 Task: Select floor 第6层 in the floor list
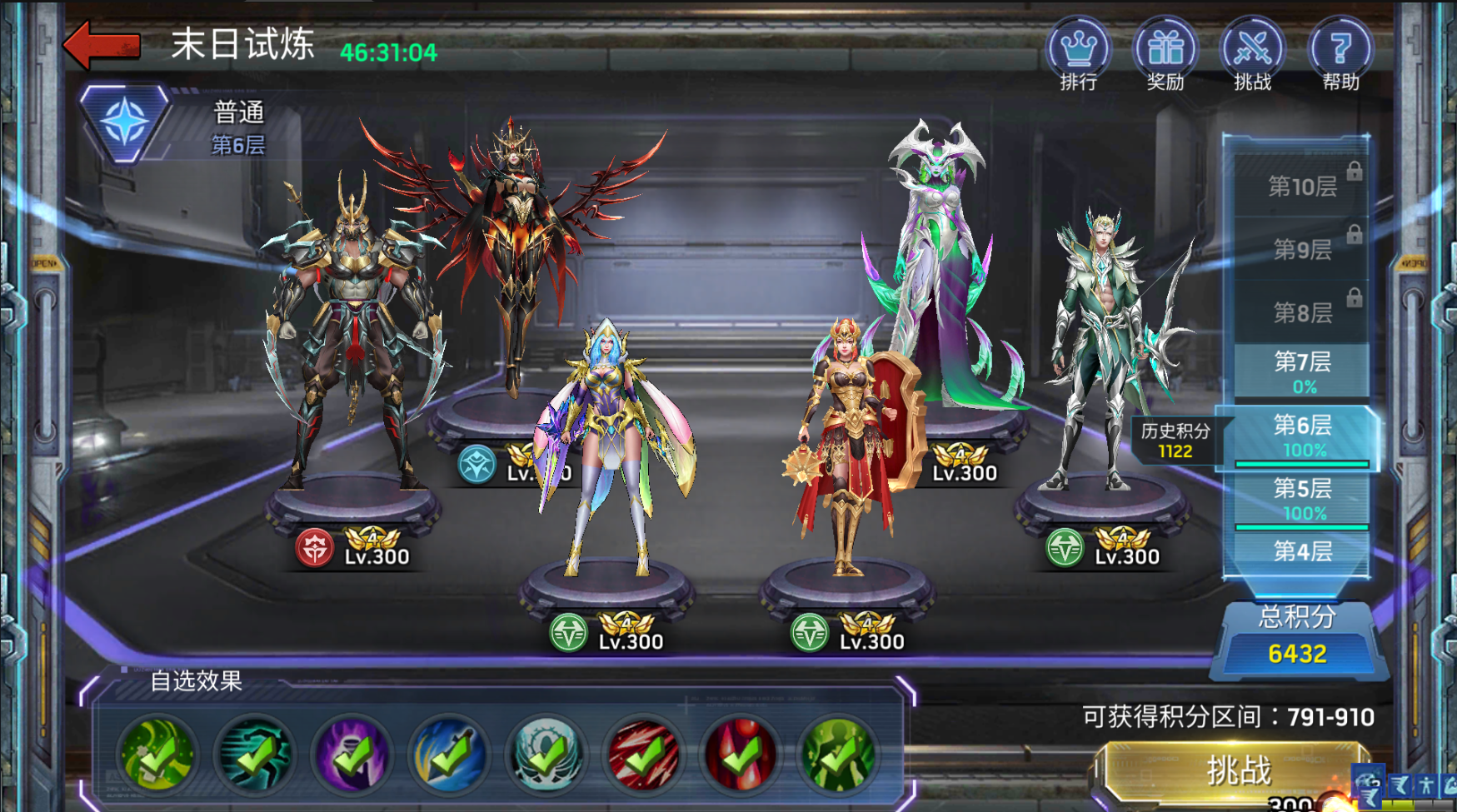[1302, 436]
